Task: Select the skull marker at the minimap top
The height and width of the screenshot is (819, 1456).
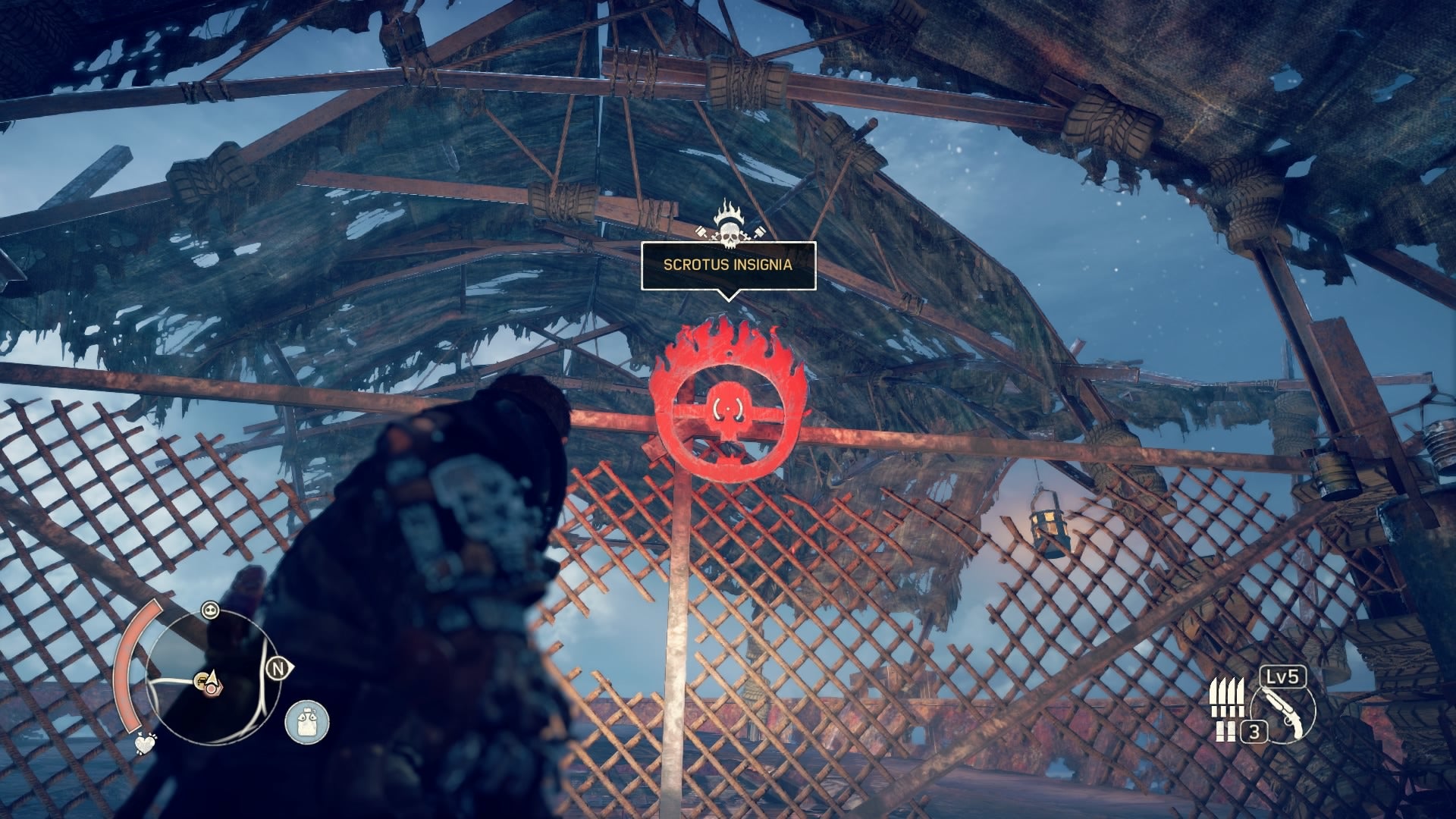Action: coord(211,610)
